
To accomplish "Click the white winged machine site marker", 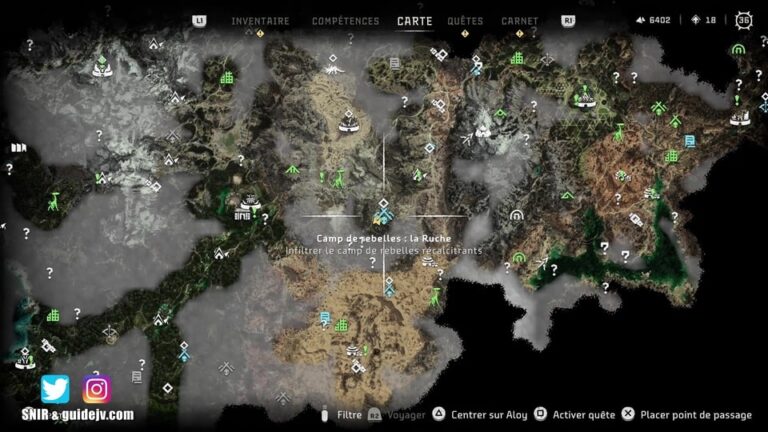I will click(x=335, y=71).
